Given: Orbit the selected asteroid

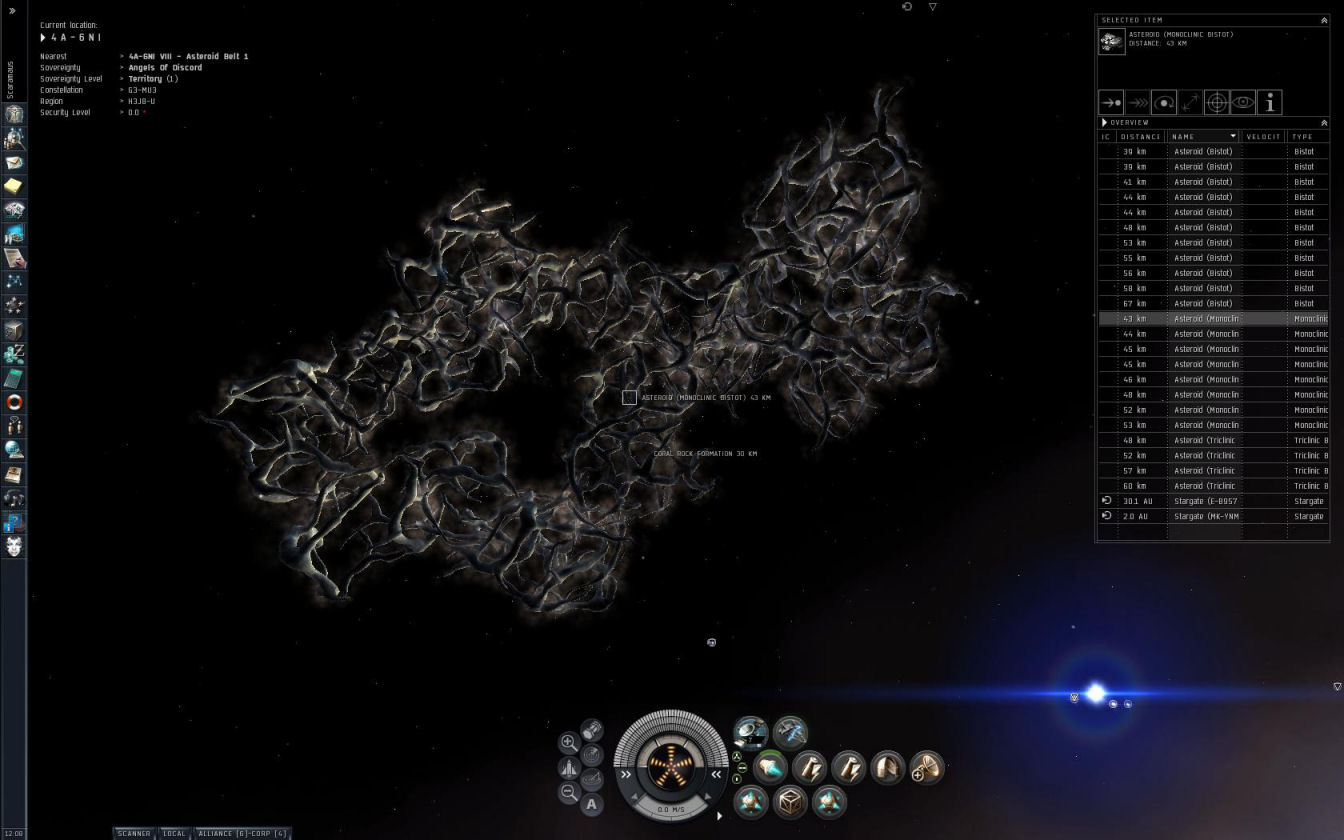Looking at the screenshot, I should (1164, 102).
